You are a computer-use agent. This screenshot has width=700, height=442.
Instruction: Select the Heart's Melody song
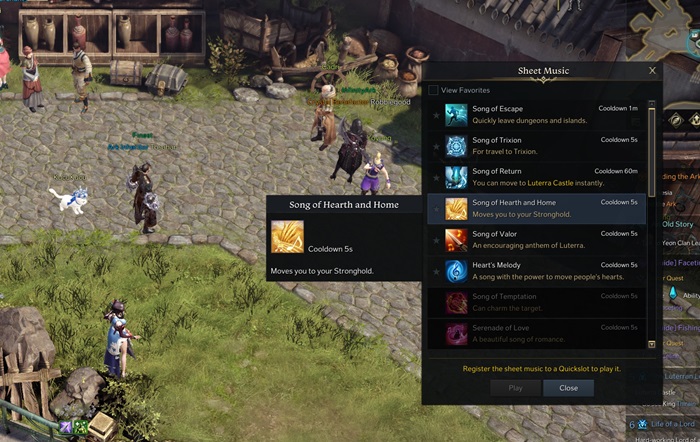point(540,271)
